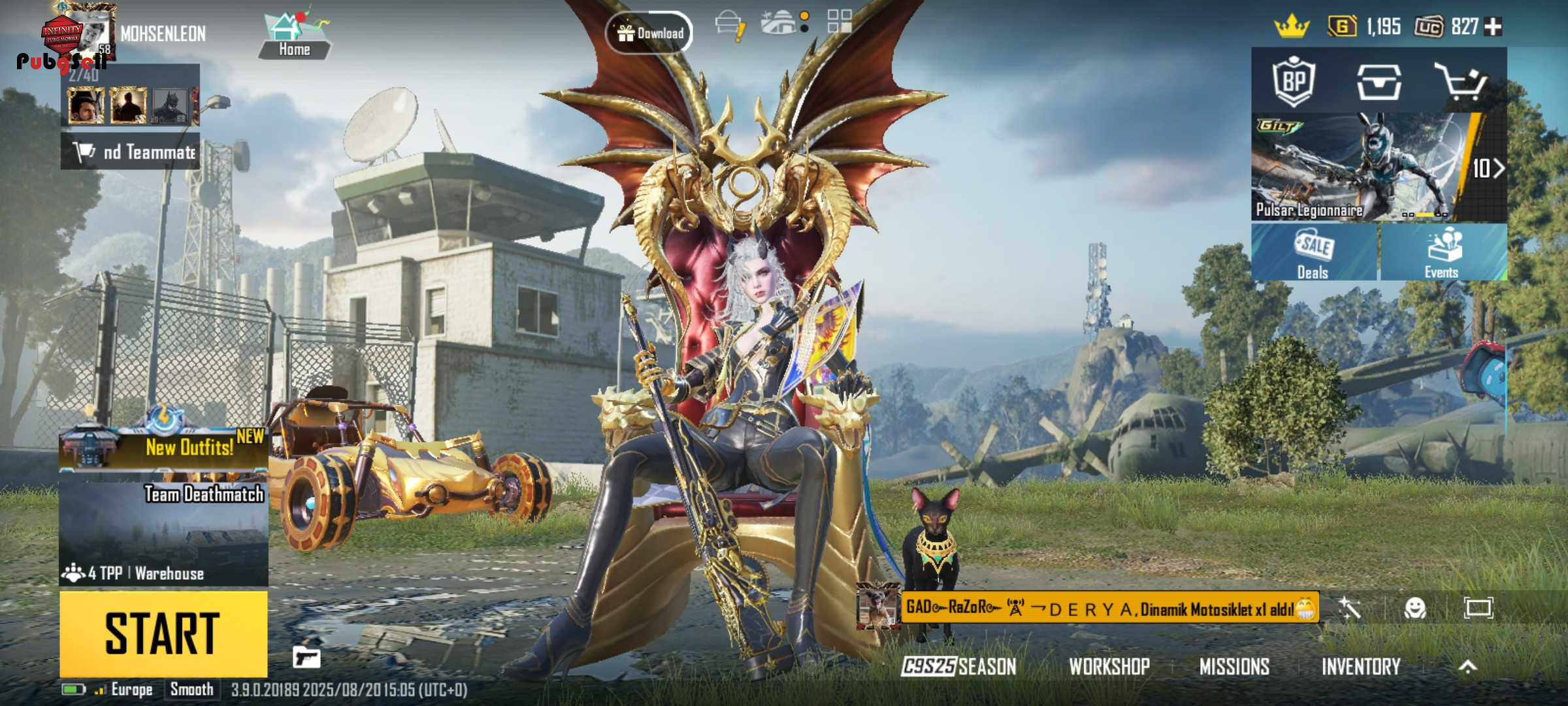Add UC with the plus button
This screenshot has width=1568, height=706.
[1494, 27]
